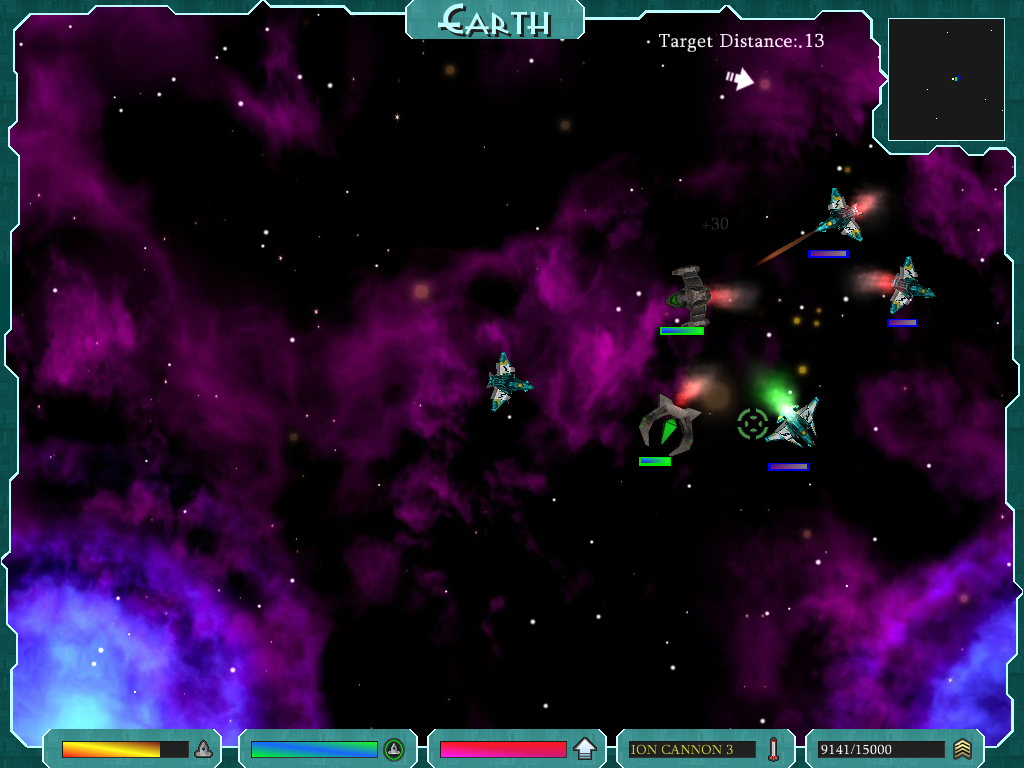Click the radar minimap panel
This screenshot has width=1024, height=768.
[x=946, y=79]
